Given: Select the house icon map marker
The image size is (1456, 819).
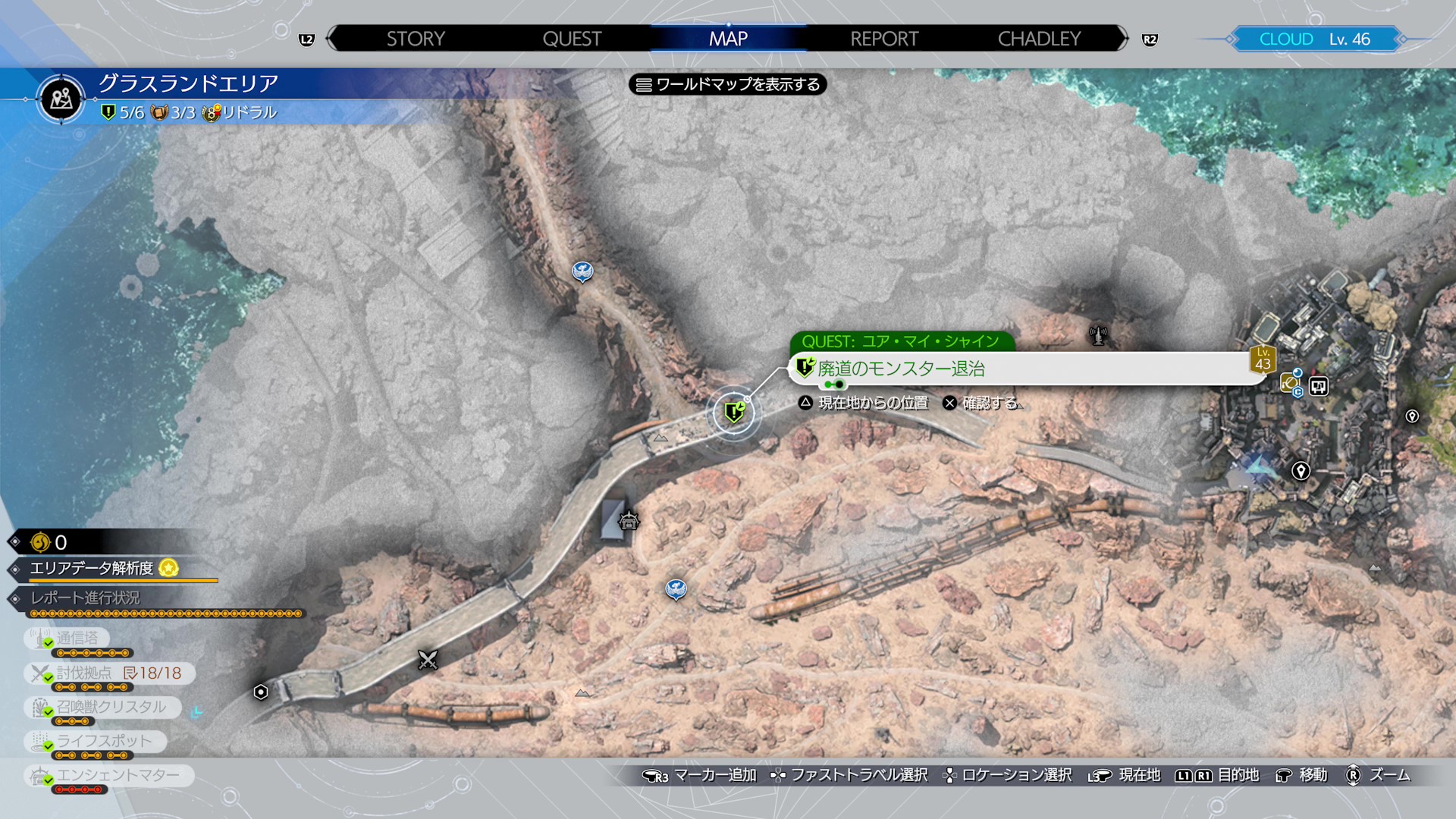Looking at the screenshot, I should (x=629, y=521).
